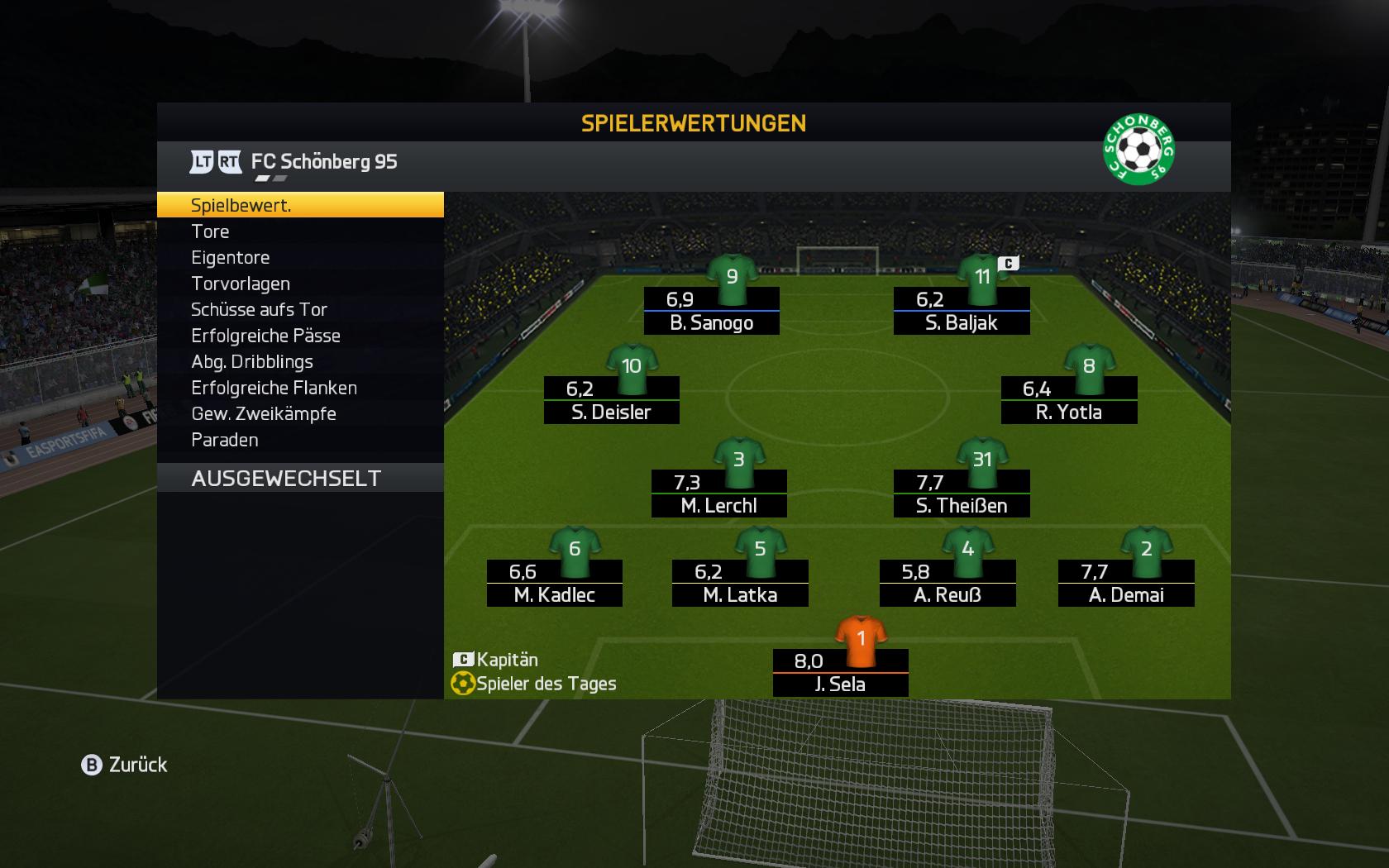Open Gew. Zweikämpfe statistics
The width and height of the screenshot is (1389, 868).
299,413
